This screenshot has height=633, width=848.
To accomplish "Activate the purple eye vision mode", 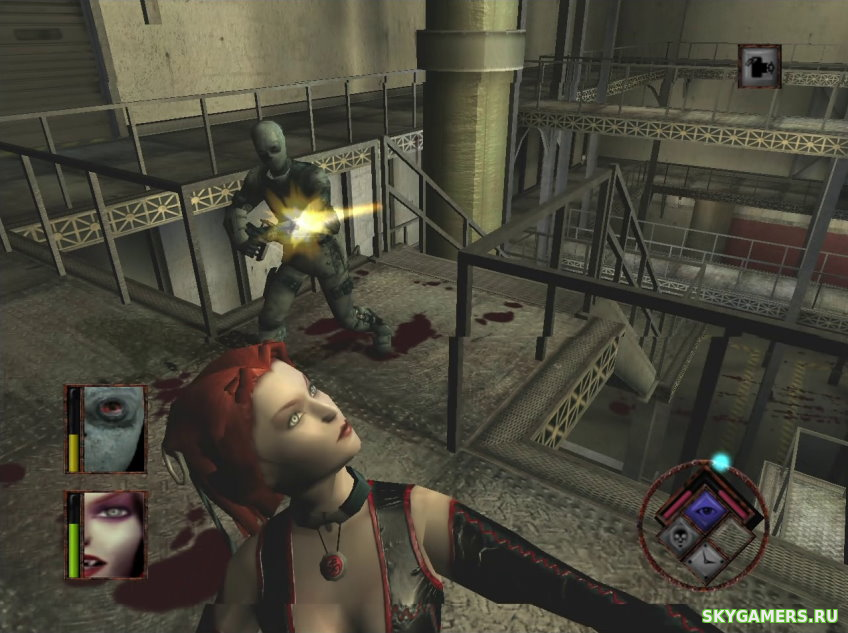I will click(x=705, y=507).
